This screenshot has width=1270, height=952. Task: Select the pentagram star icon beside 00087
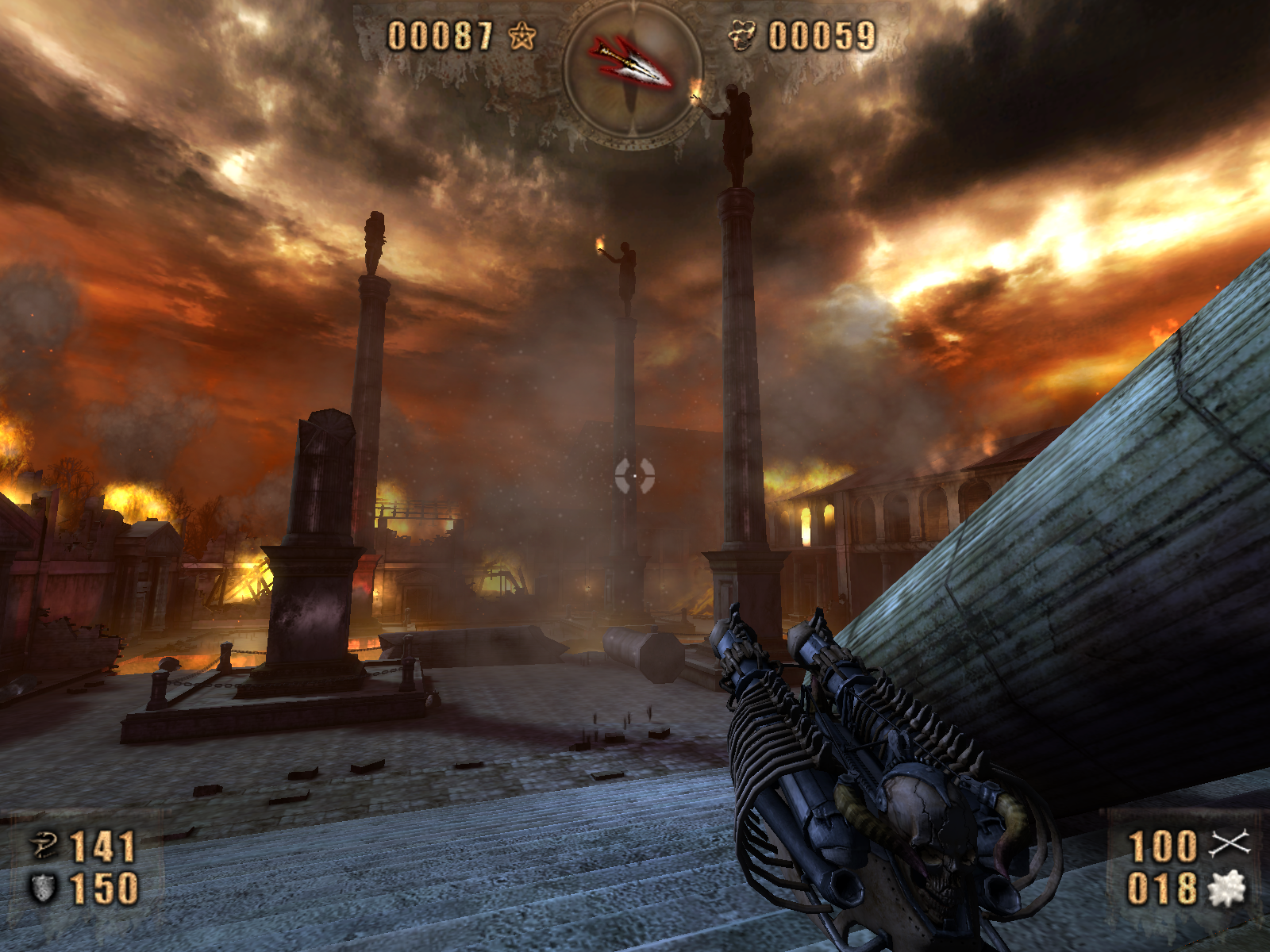(x=521, y=36)
